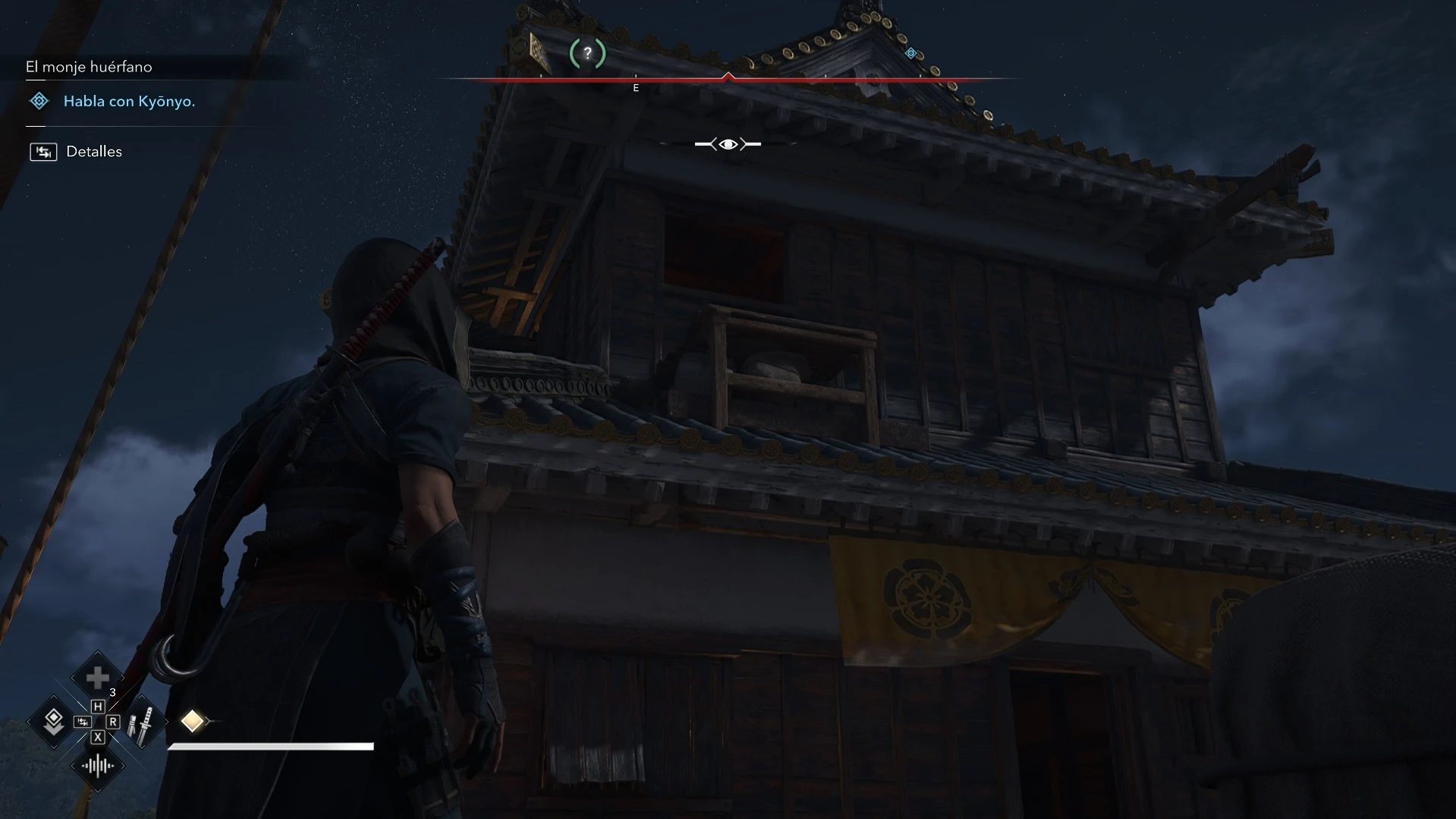Open Detalles for the current quest
This screenshot has width=1456, height=819.
[x=93, y=151]
